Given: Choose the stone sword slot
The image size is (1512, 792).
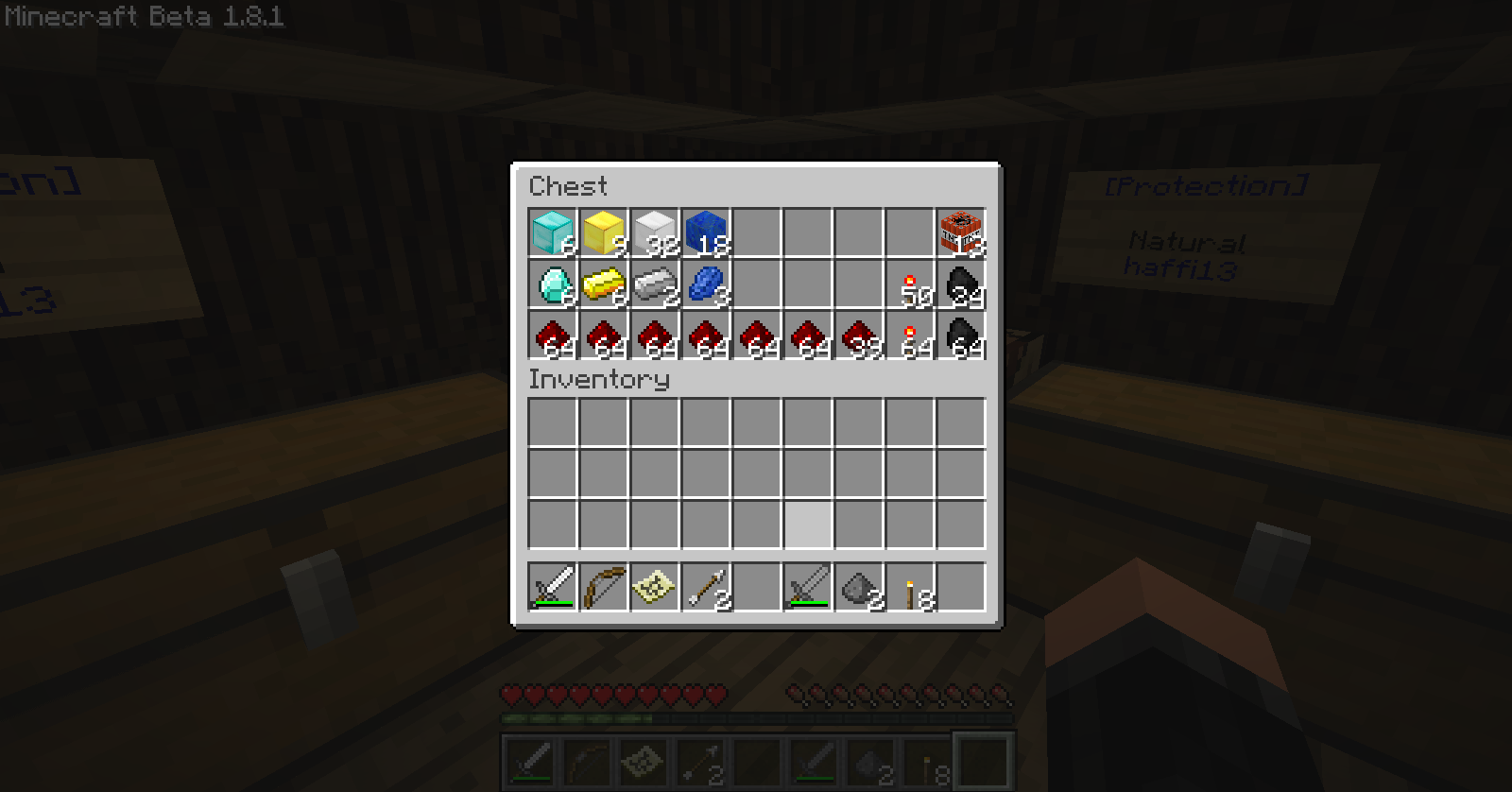Looking at the screenshot, I should click(808, 587).
